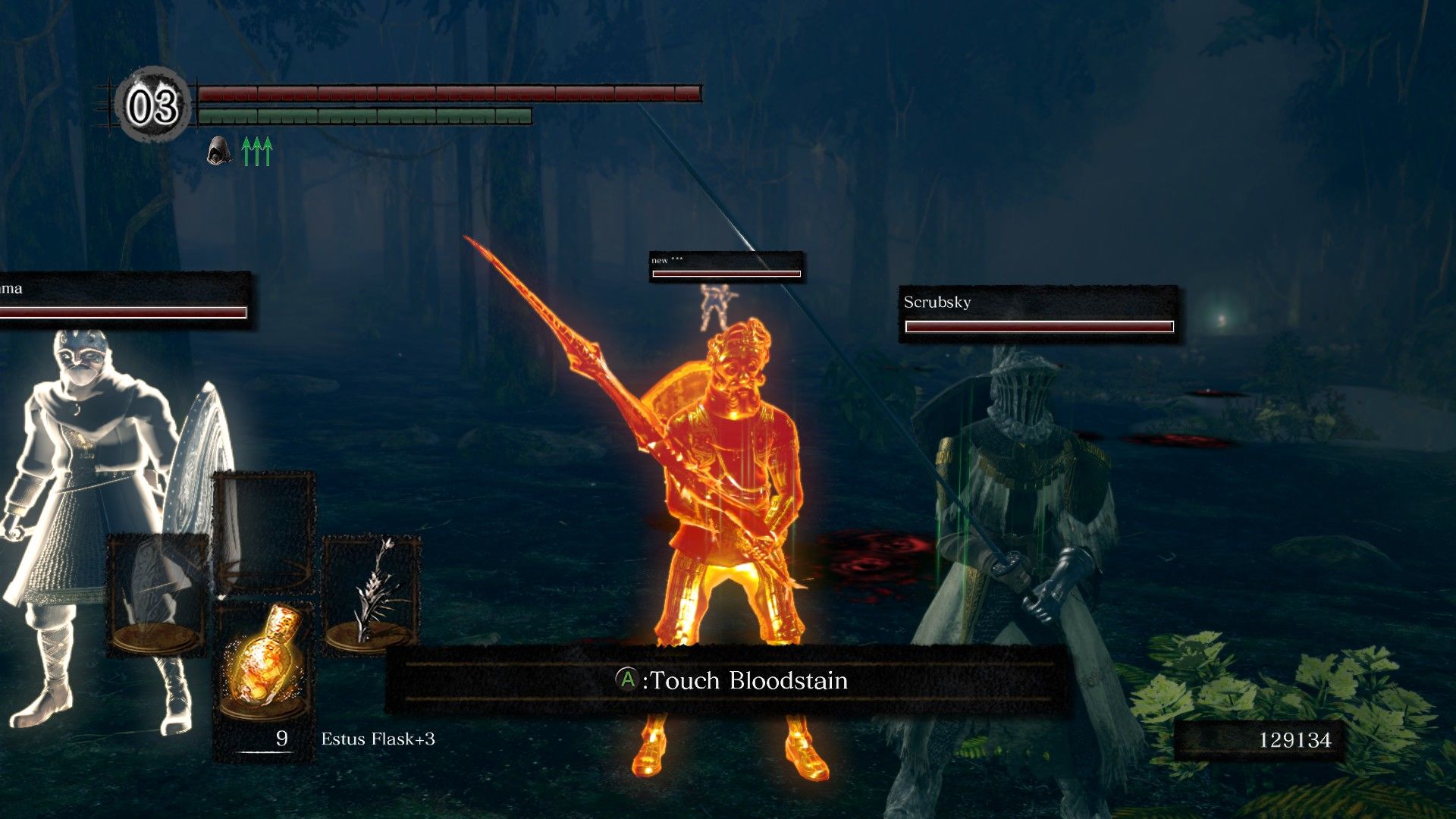Click the hooded figure status icon

coord(218,150)
